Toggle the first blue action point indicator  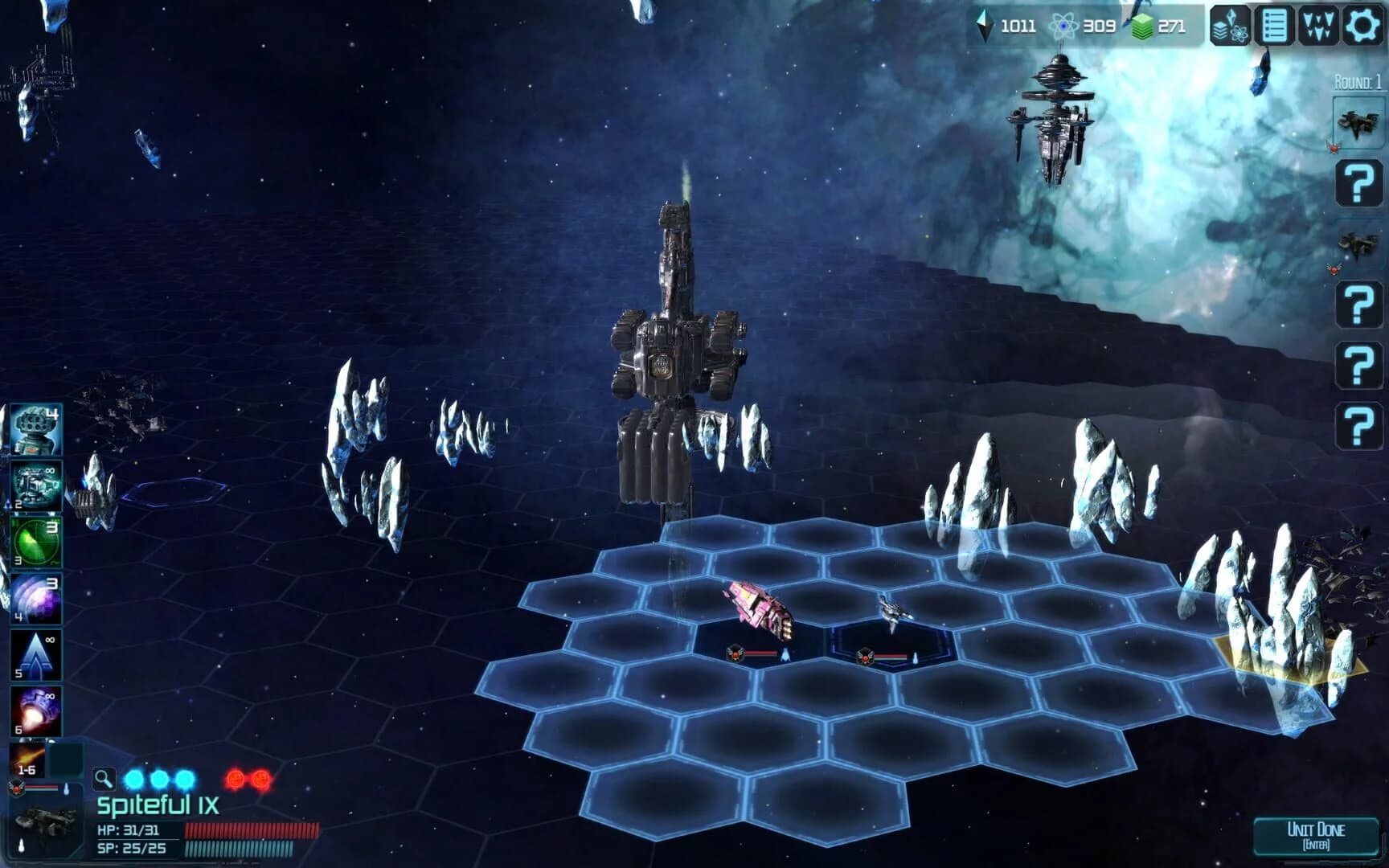[x=137, y=778]
